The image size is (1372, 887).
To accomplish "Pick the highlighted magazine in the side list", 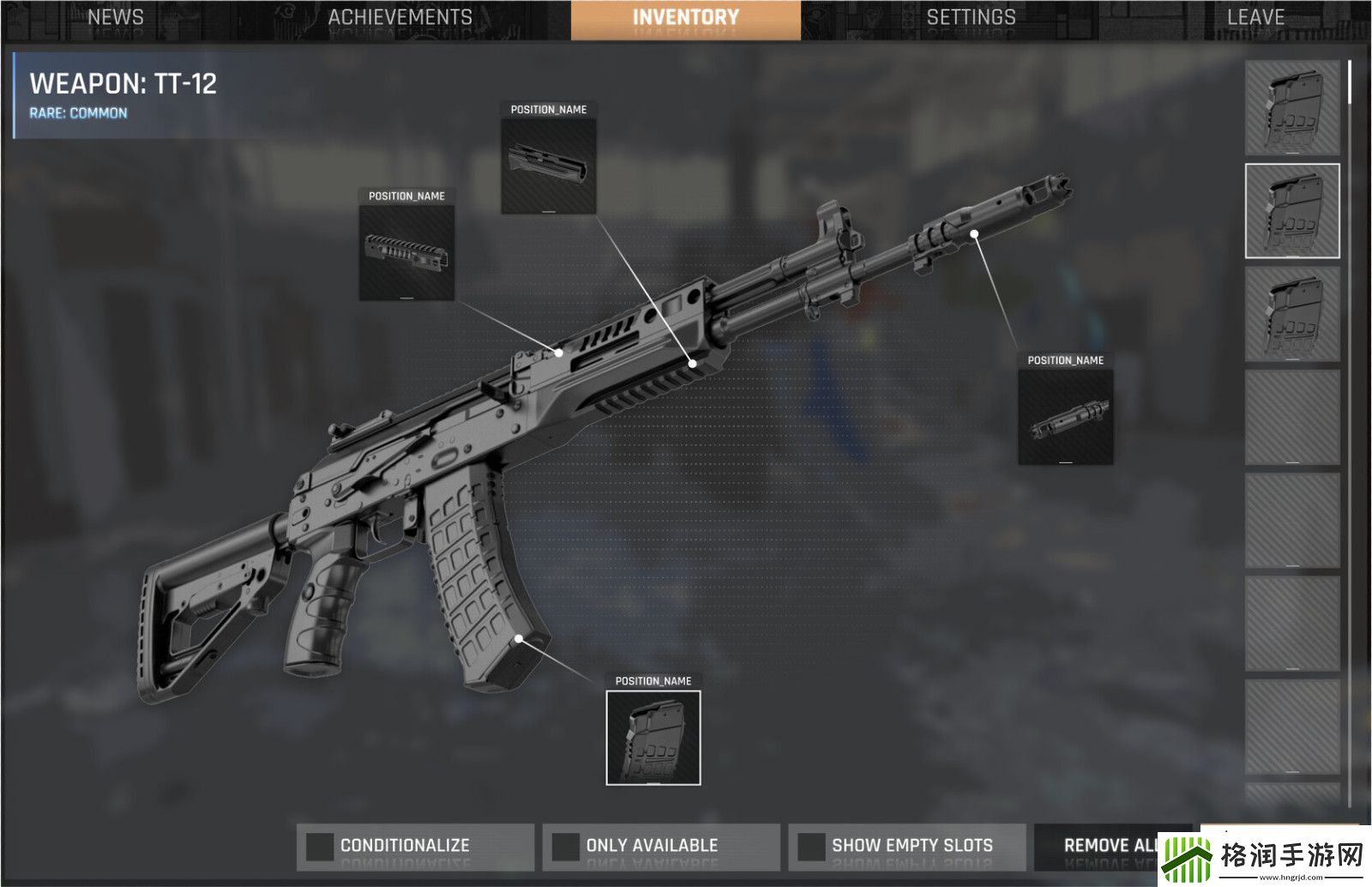I will (x=1291, y=211).
